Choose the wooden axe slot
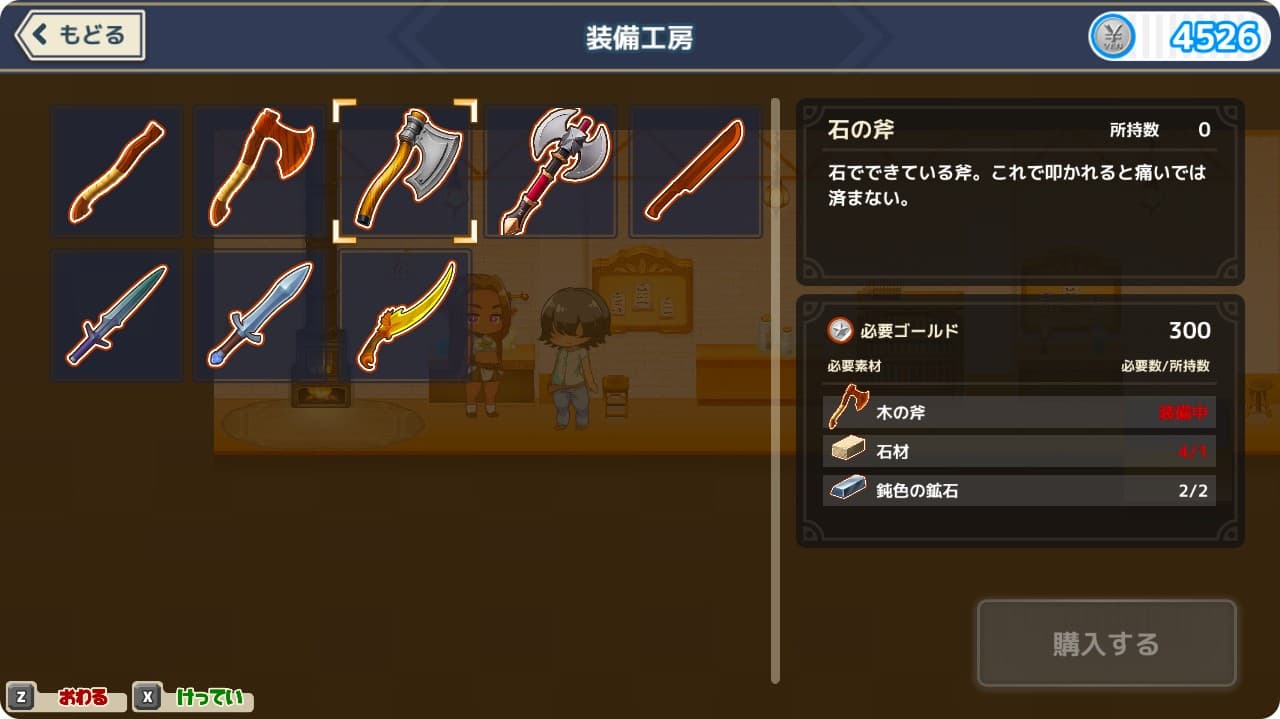 (260, 171)
